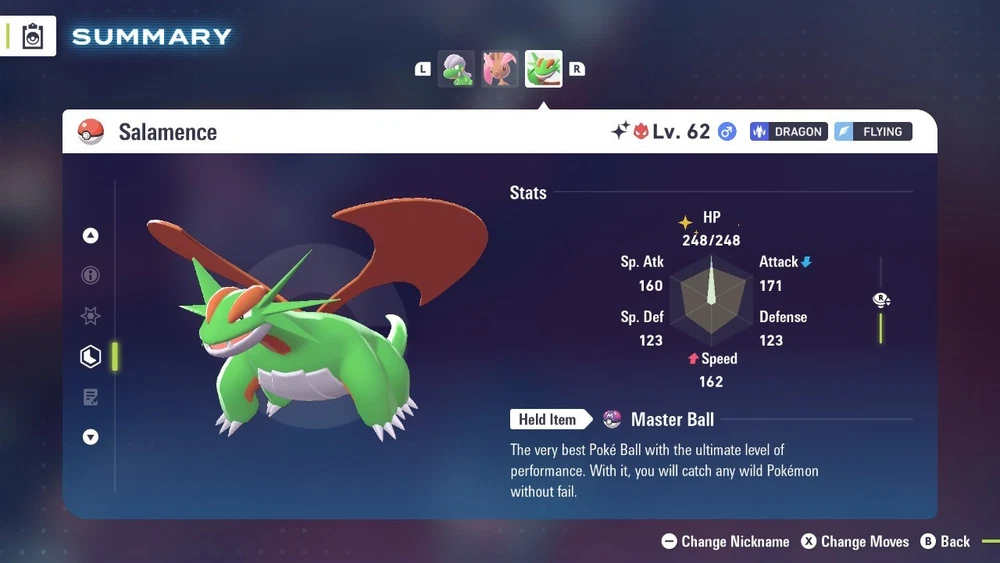
Task: Open the info page tab
Action: 91,275
